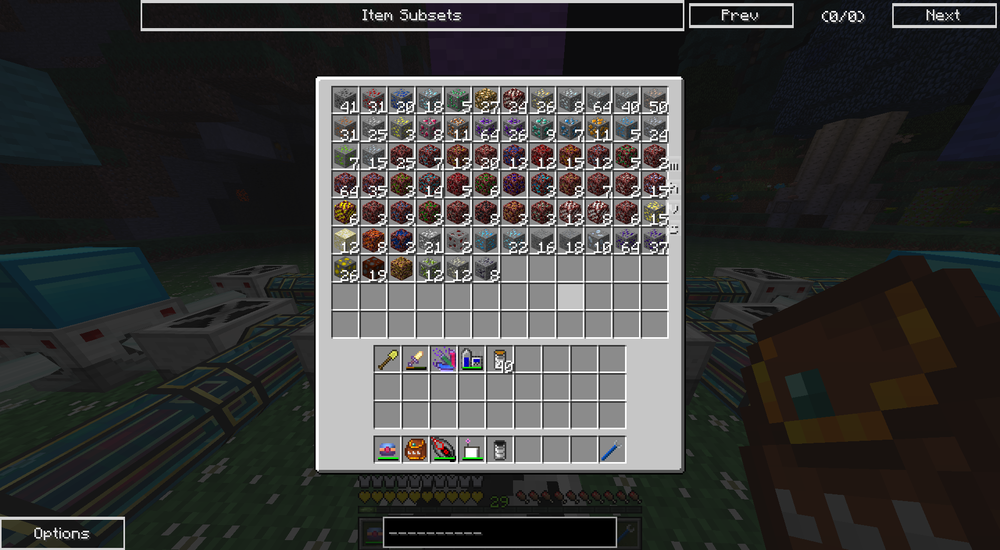Pick up the purple-handled sword item
Screen dimensions: 1000x550
[416, 359]
